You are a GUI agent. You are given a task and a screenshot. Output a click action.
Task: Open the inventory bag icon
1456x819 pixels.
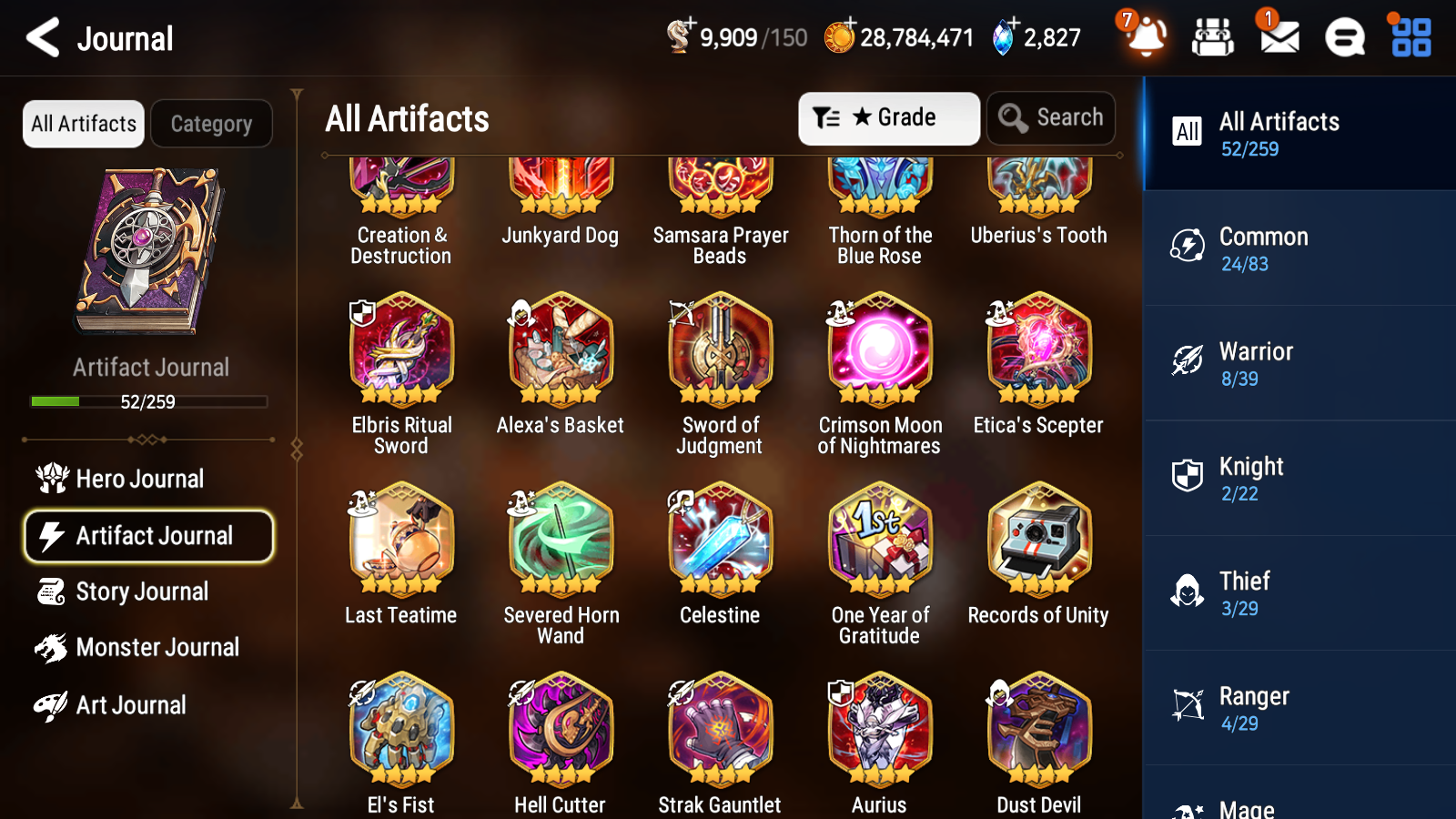click(1213, 38)
